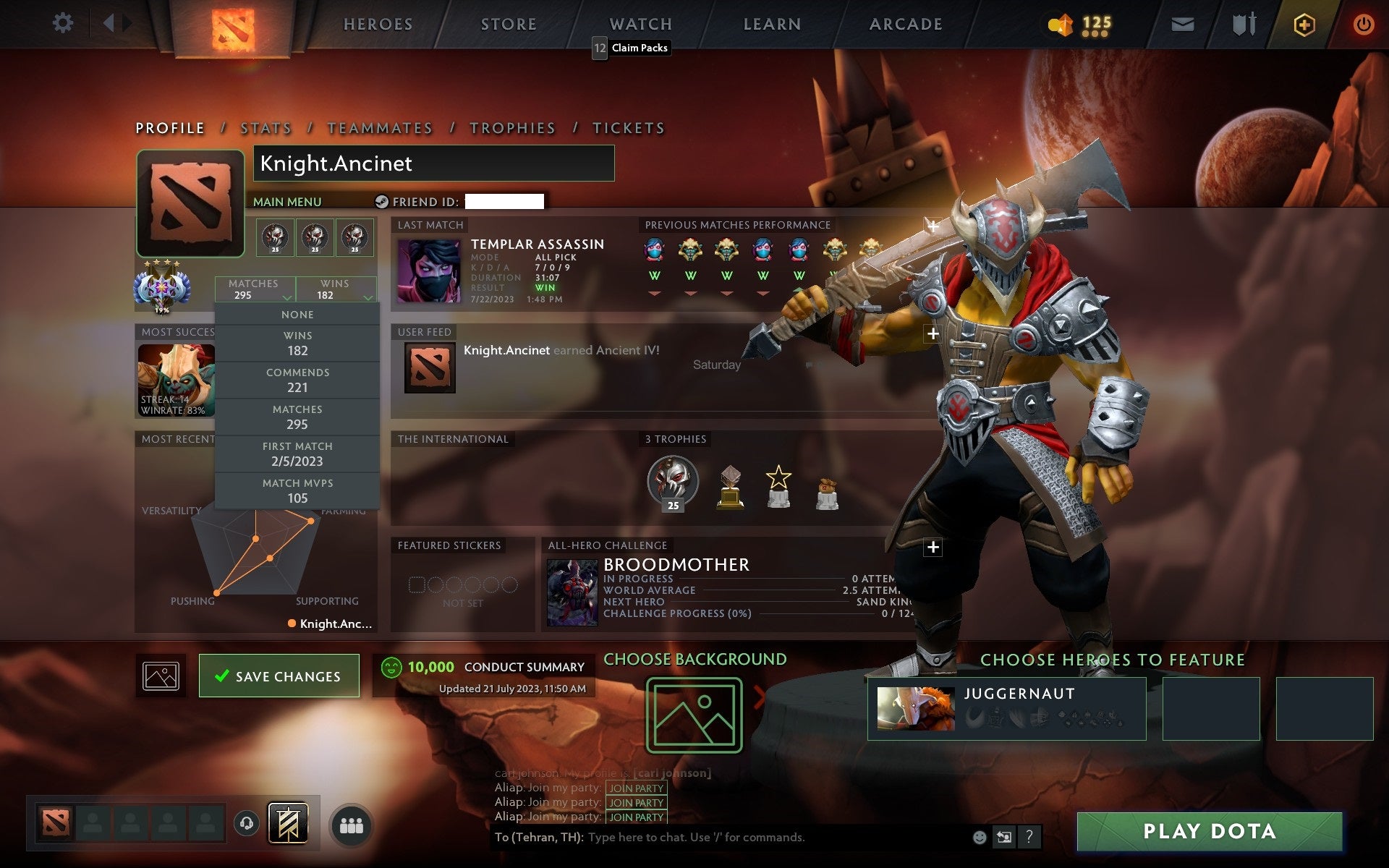Click the red power button
This screenshot has width=1389, height=868.
(1364, 23)
